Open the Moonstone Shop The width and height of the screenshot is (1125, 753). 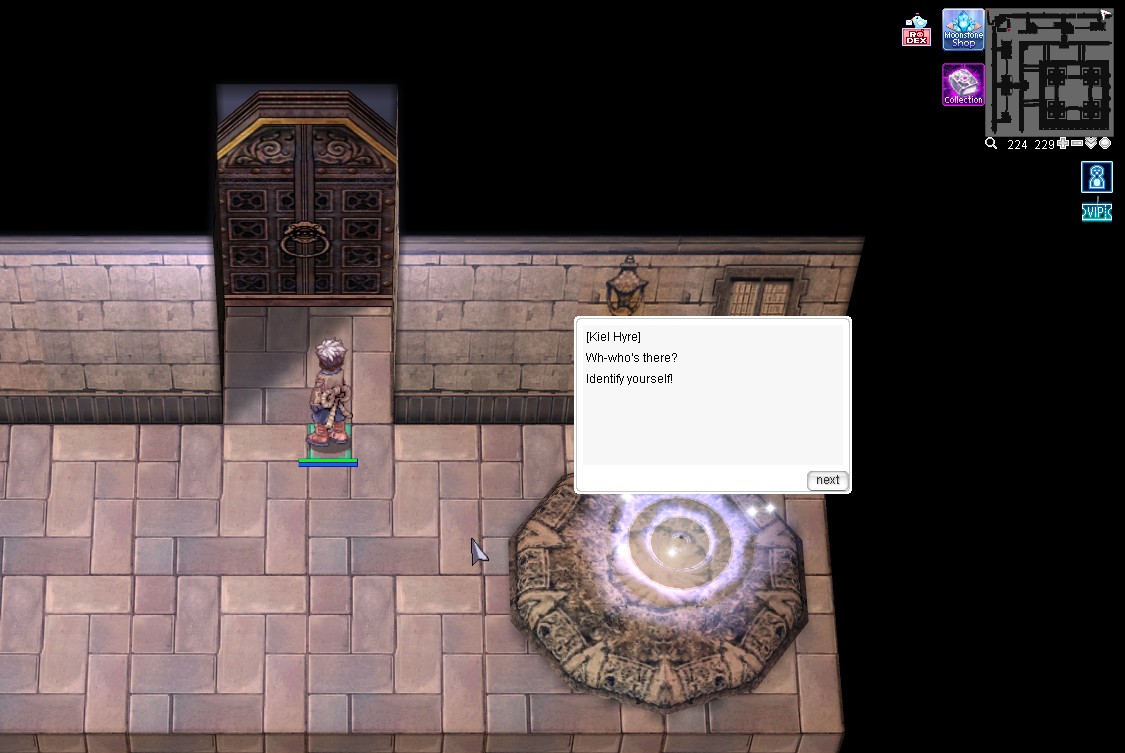(963, 30)
